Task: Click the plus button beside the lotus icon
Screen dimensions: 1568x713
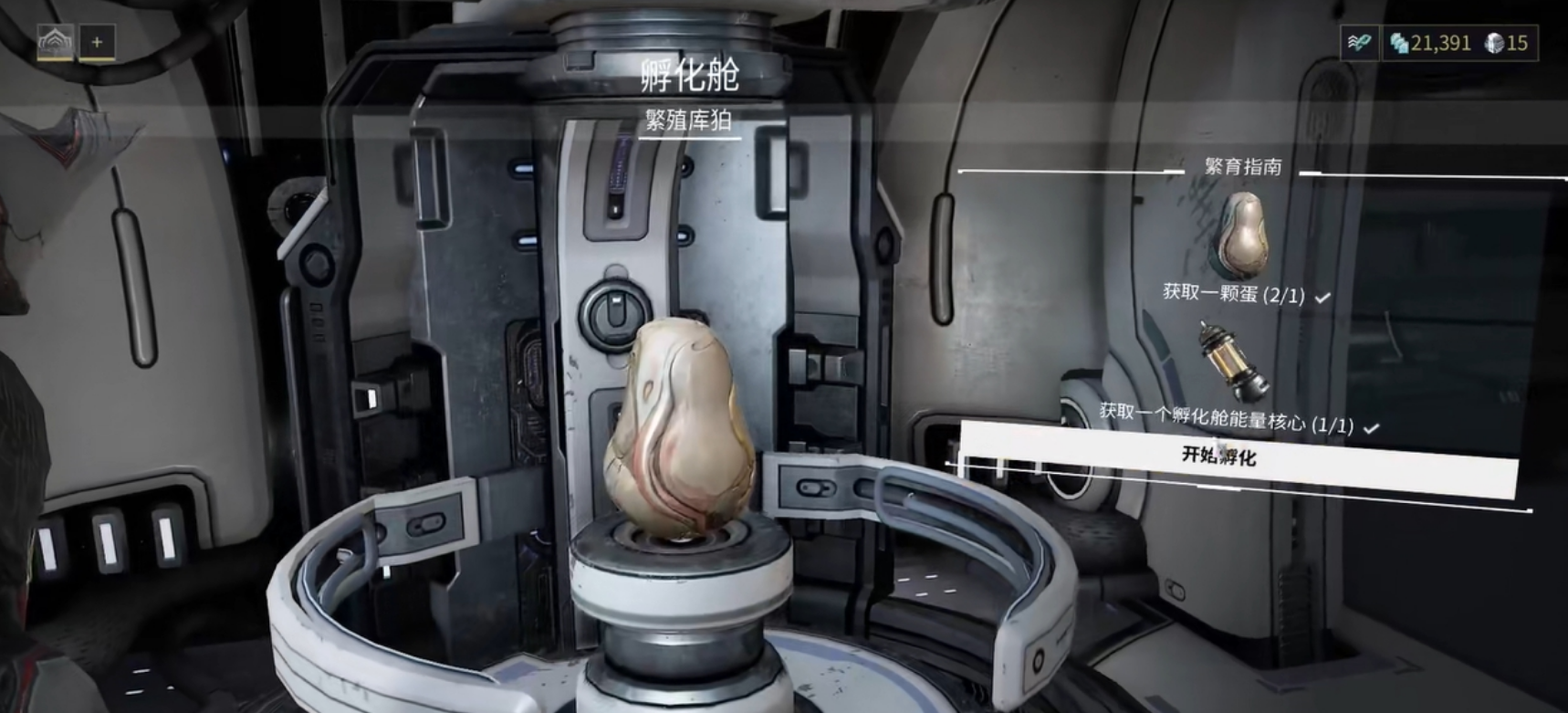Action: click(x=97, y=41)
